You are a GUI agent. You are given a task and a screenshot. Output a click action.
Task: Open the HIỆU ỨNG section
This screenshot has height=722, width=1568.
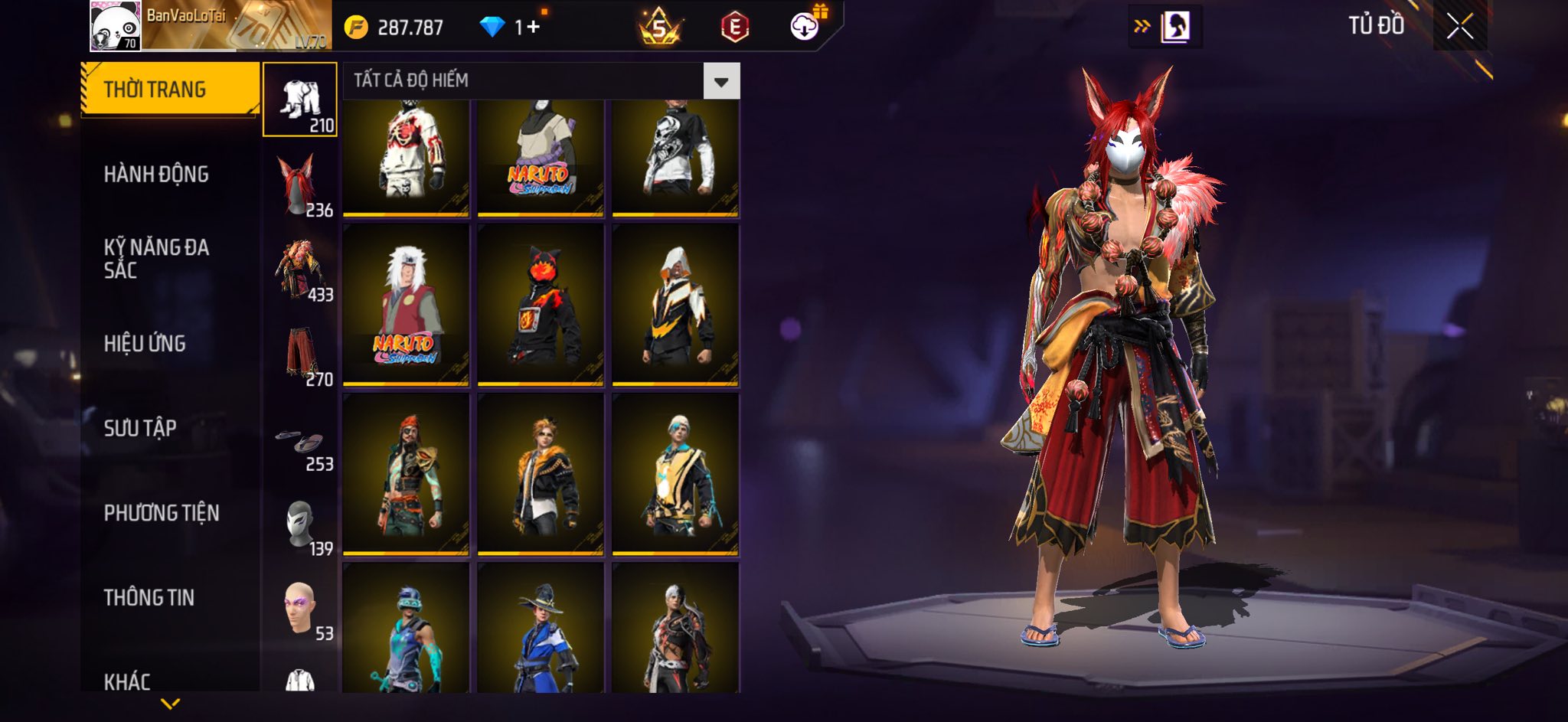point(145,344)
